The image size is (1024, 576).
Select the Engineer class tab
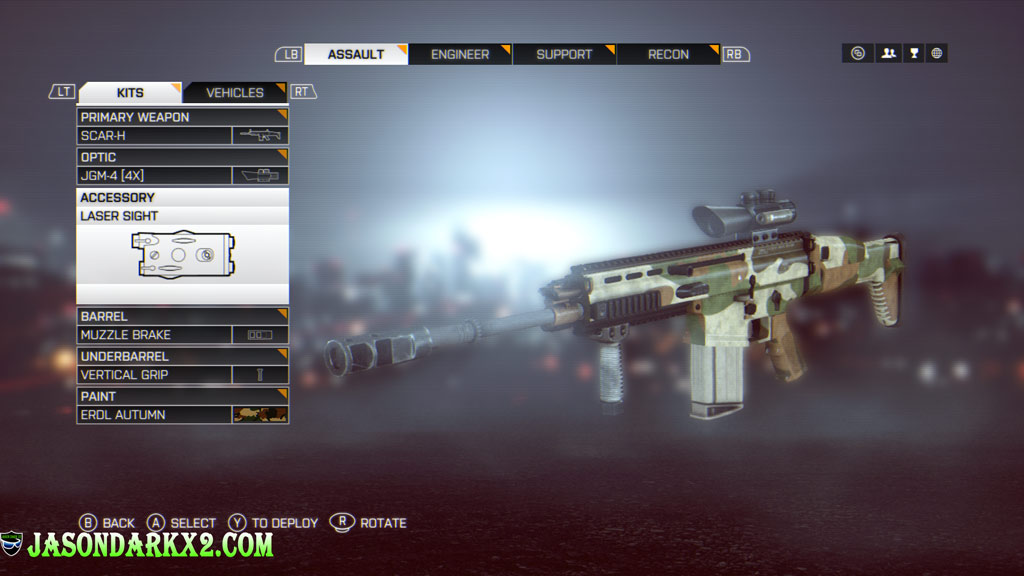click(x=460, y=54)
